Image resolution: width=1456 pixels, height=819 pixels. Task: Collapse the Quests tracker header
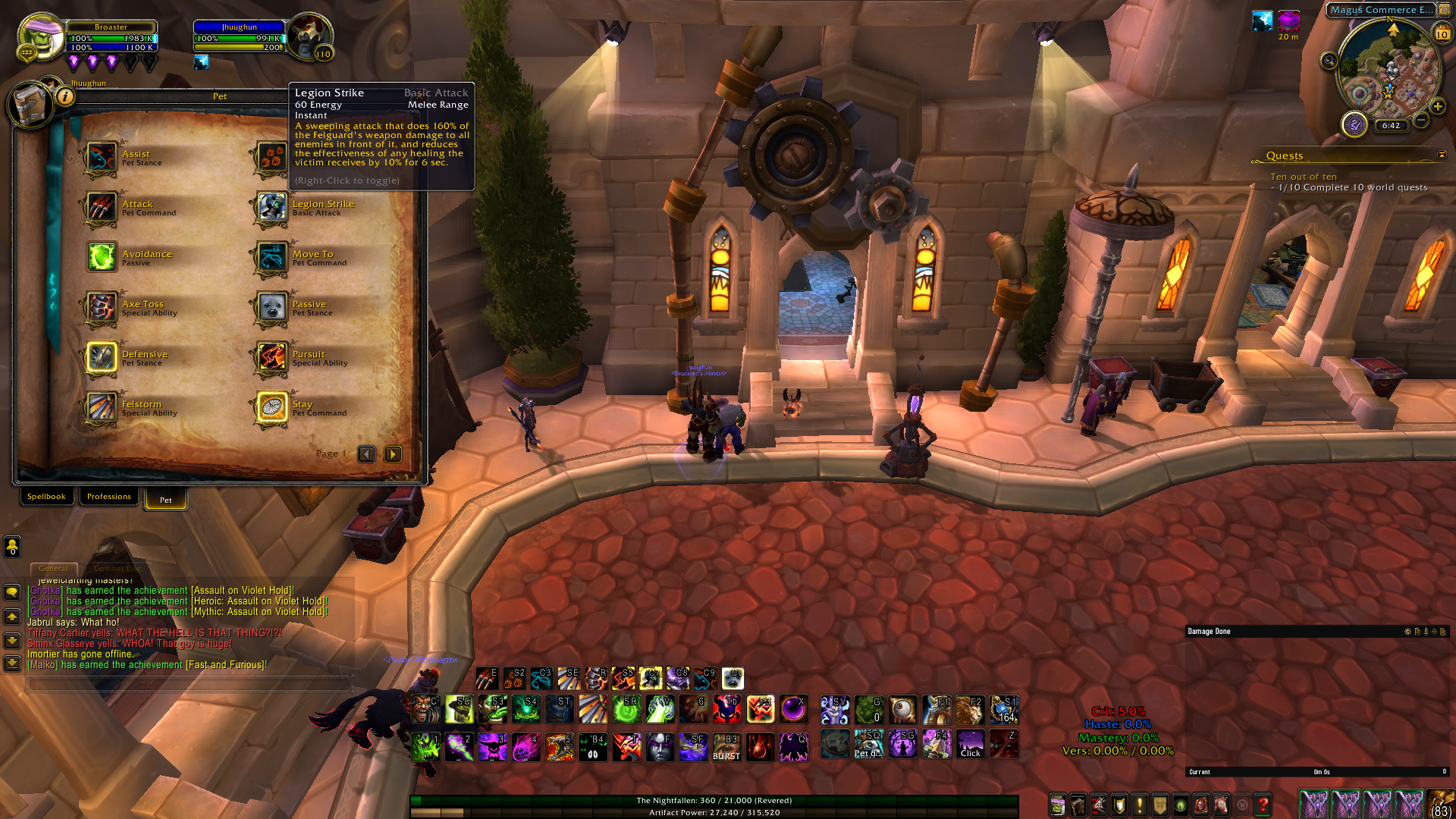tap(1442, 155)
